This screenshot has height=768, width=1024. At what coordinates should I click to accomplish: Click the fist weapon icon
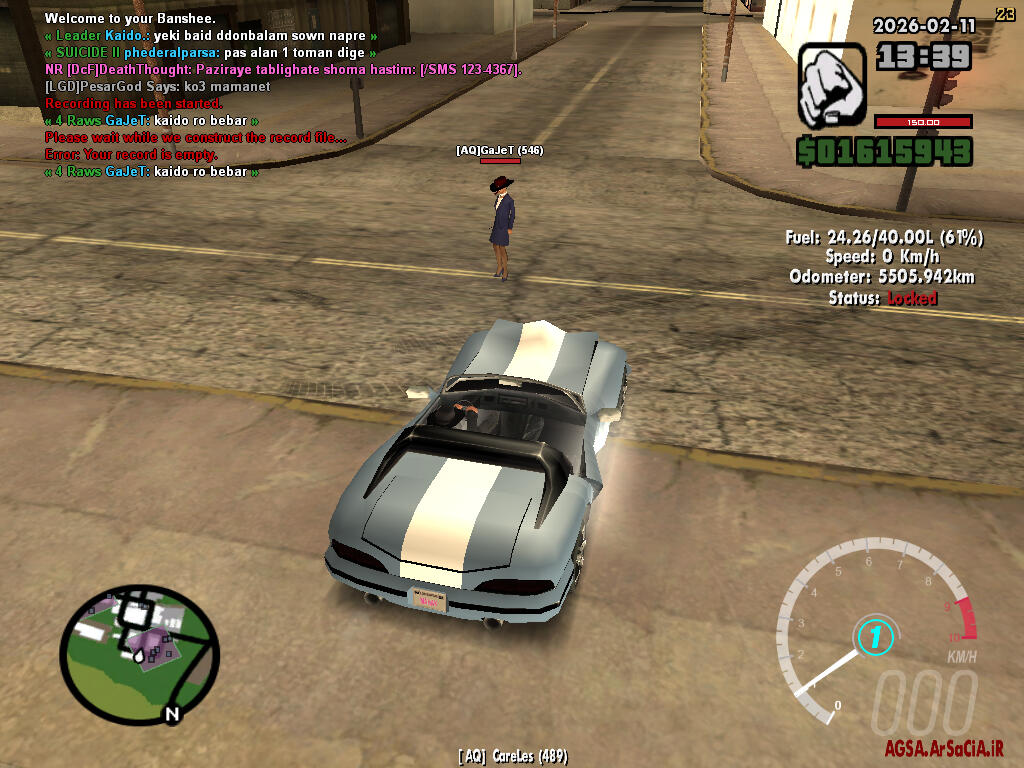pyautogui.click(x=831, y=84)
